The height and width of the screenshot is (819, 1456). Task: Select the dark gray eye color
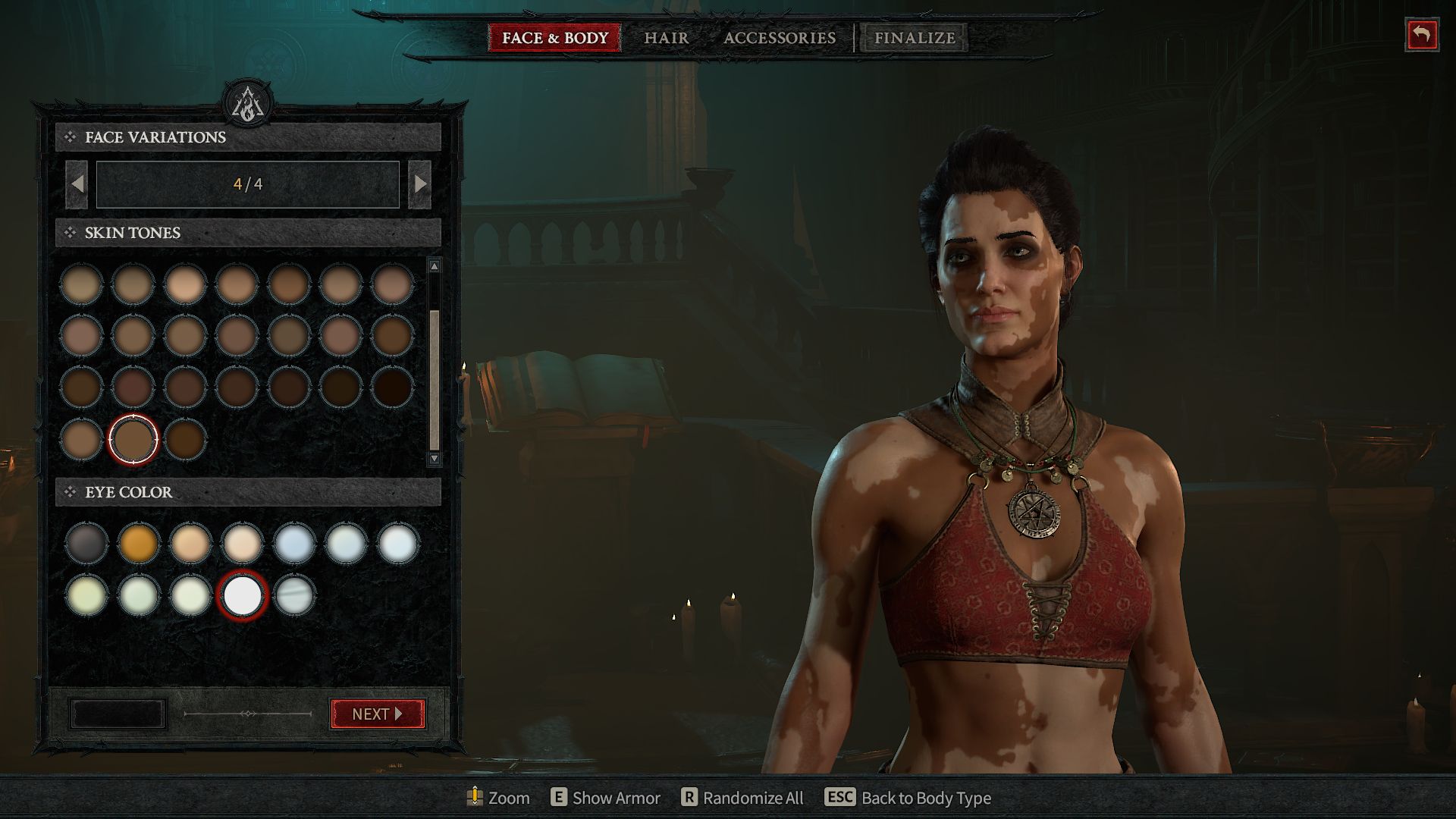[x=86, y=543]
